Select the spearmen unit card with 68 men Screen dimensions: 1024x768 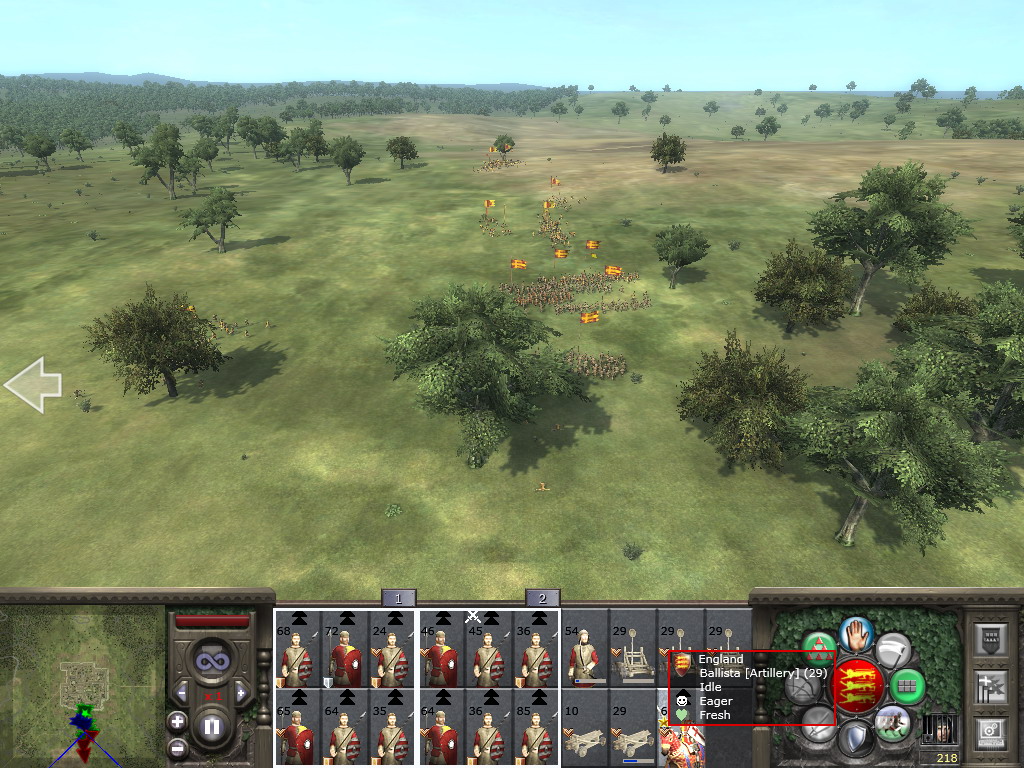click(298, 649)
